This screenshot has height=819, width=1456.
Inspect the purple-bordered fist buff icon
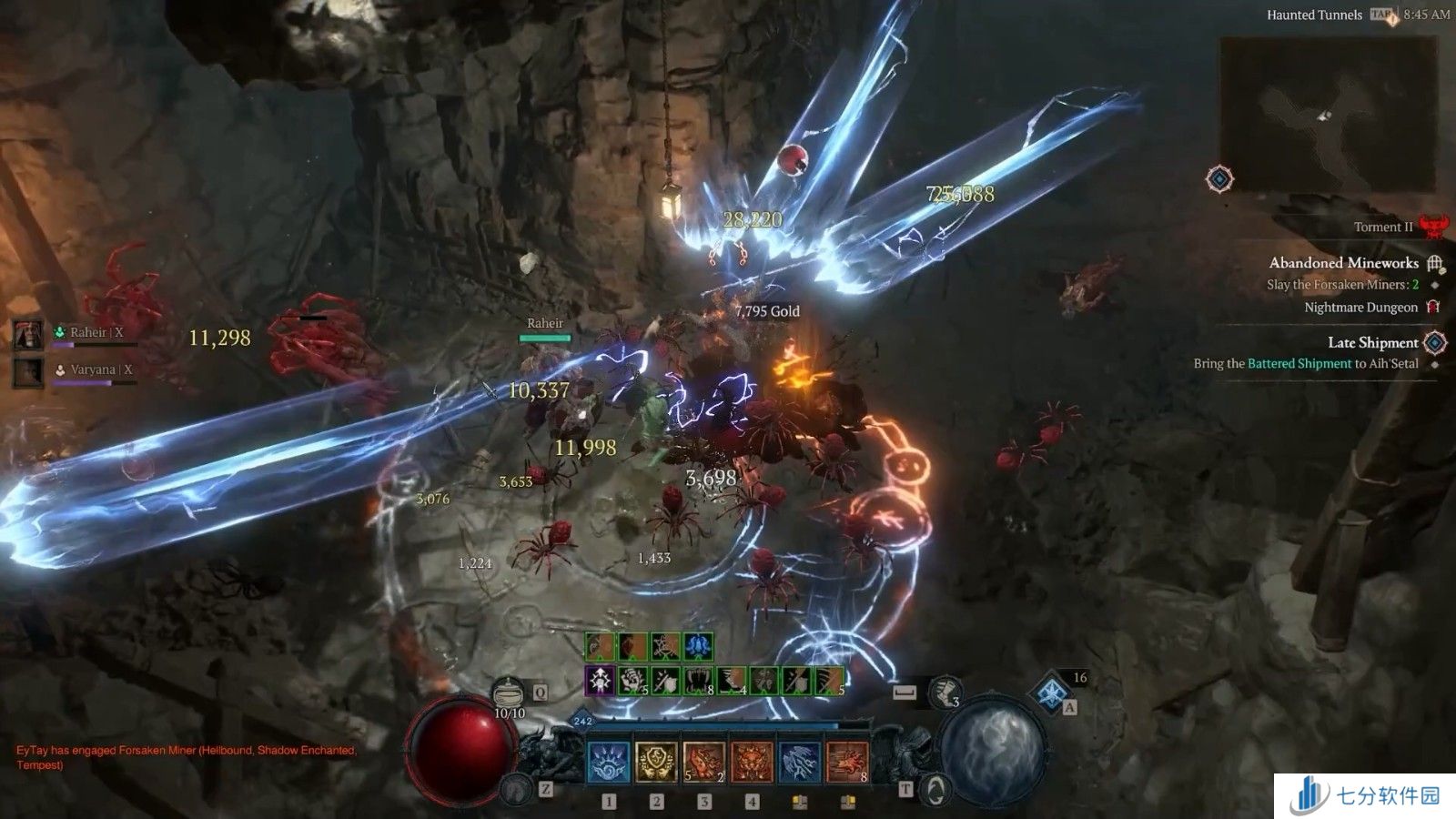tap(600, 681)
